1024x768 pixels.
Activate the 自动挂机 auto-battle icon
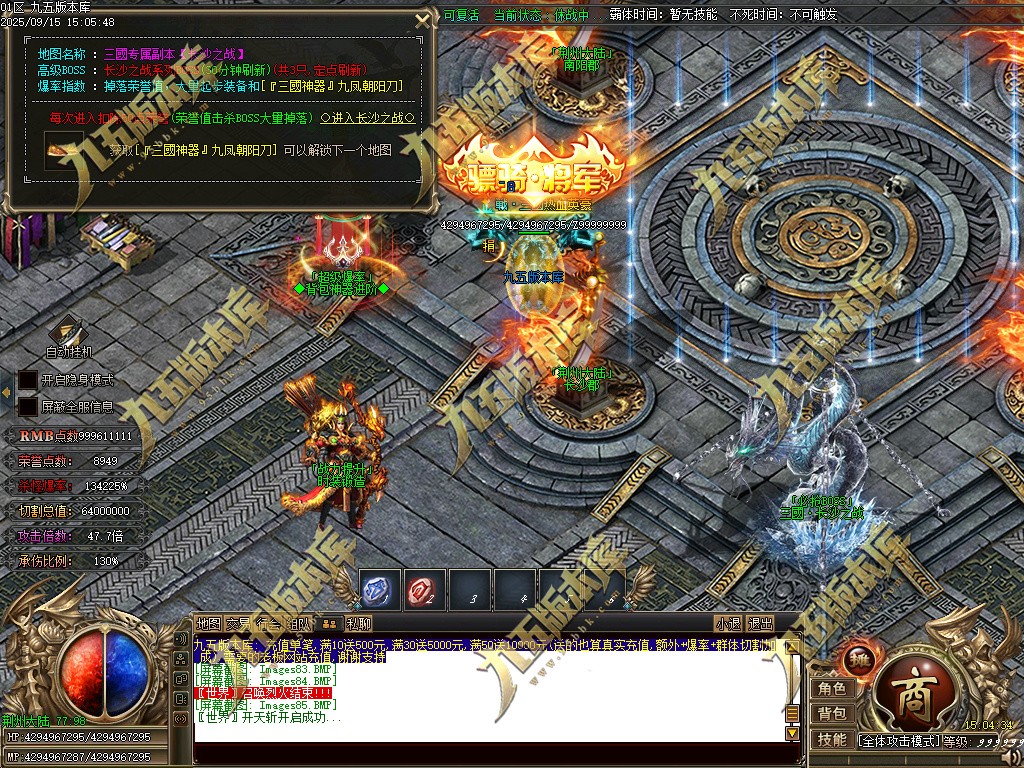[x=68, y=332]
